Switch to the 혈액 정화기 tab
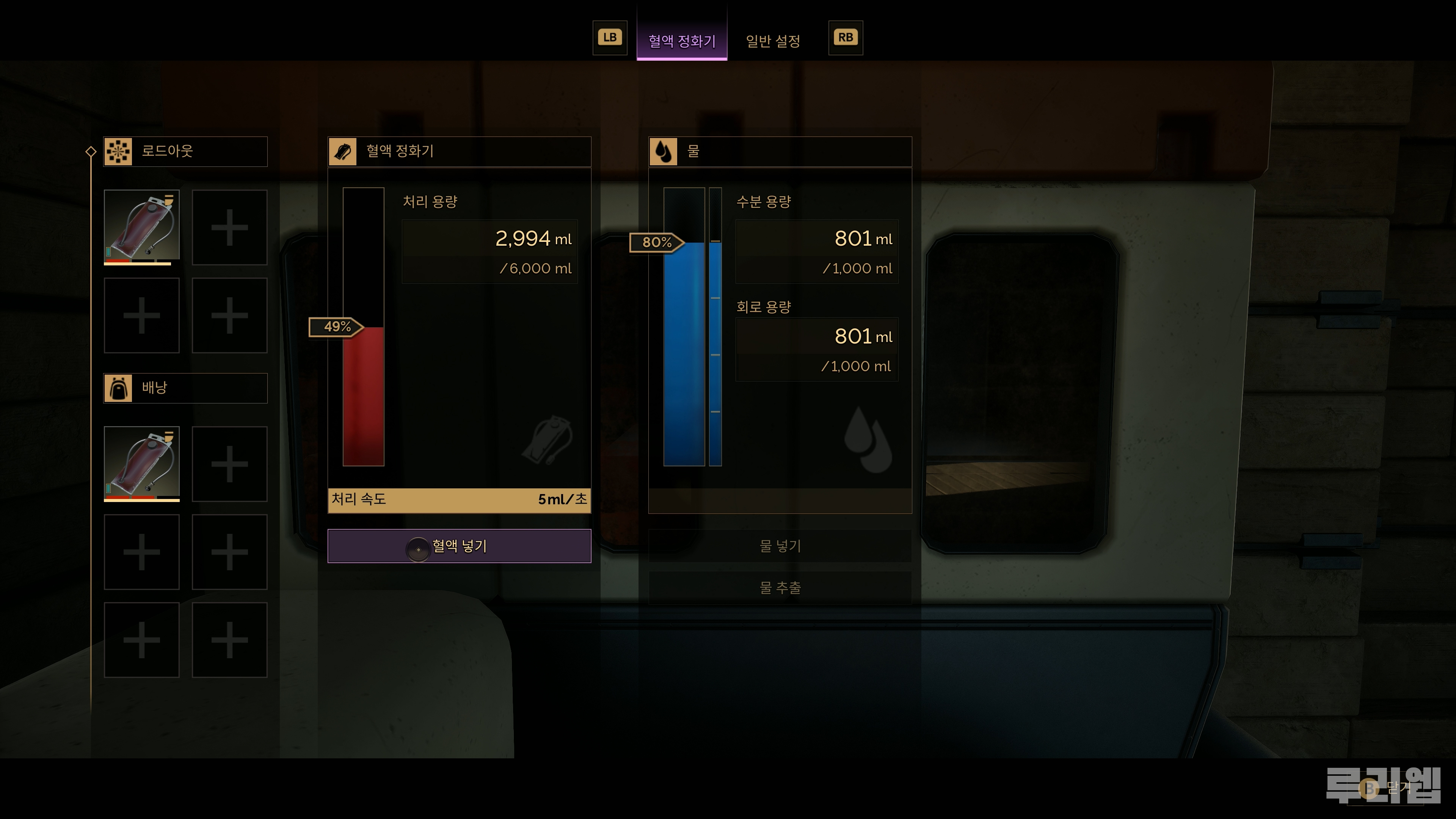 pyautogui.click(x=682, y=41)
